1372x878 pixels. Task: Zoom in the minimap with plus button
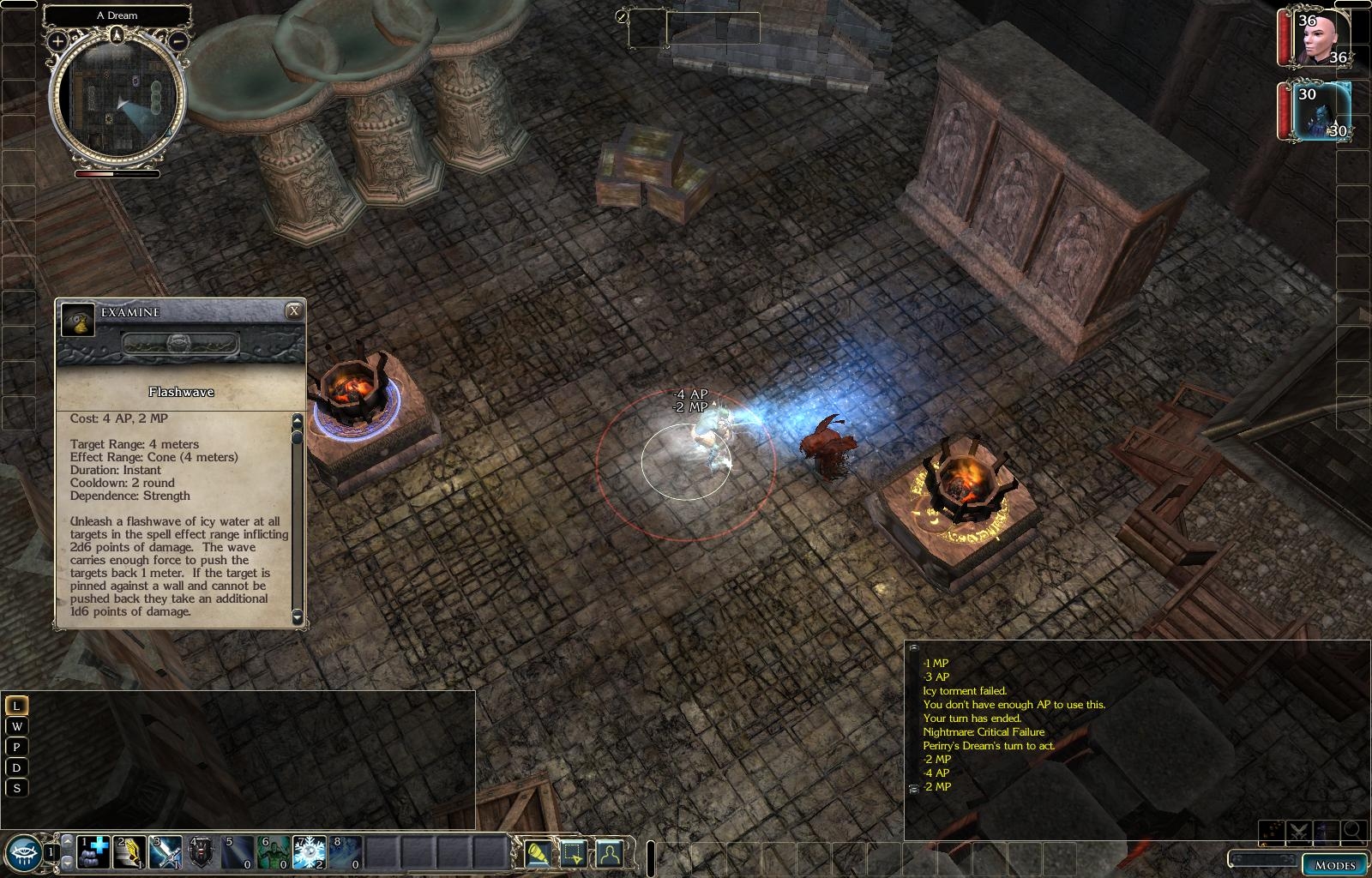57,40
